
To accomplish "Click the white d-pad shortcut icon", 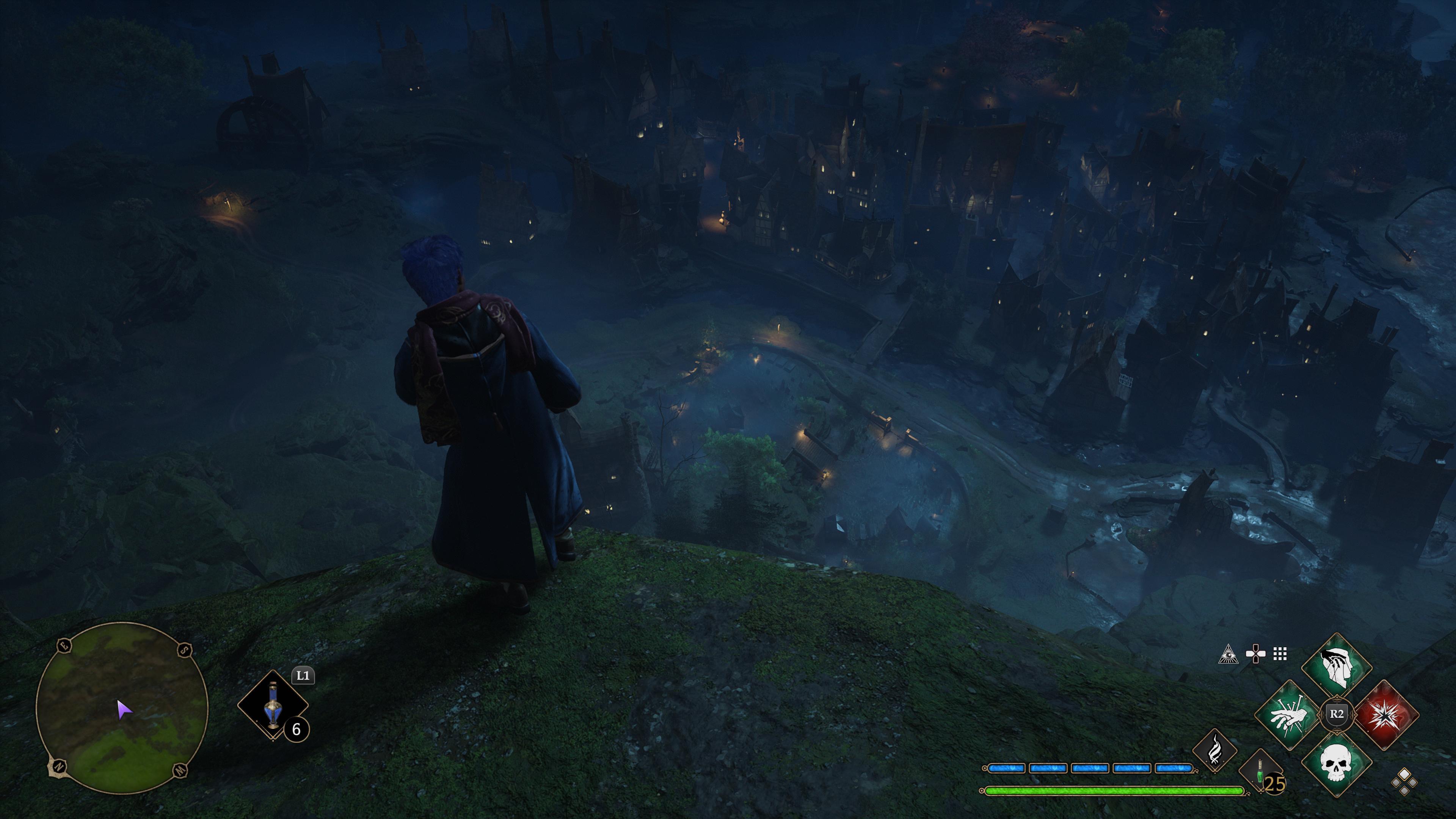I will (x=1255, y=654).
